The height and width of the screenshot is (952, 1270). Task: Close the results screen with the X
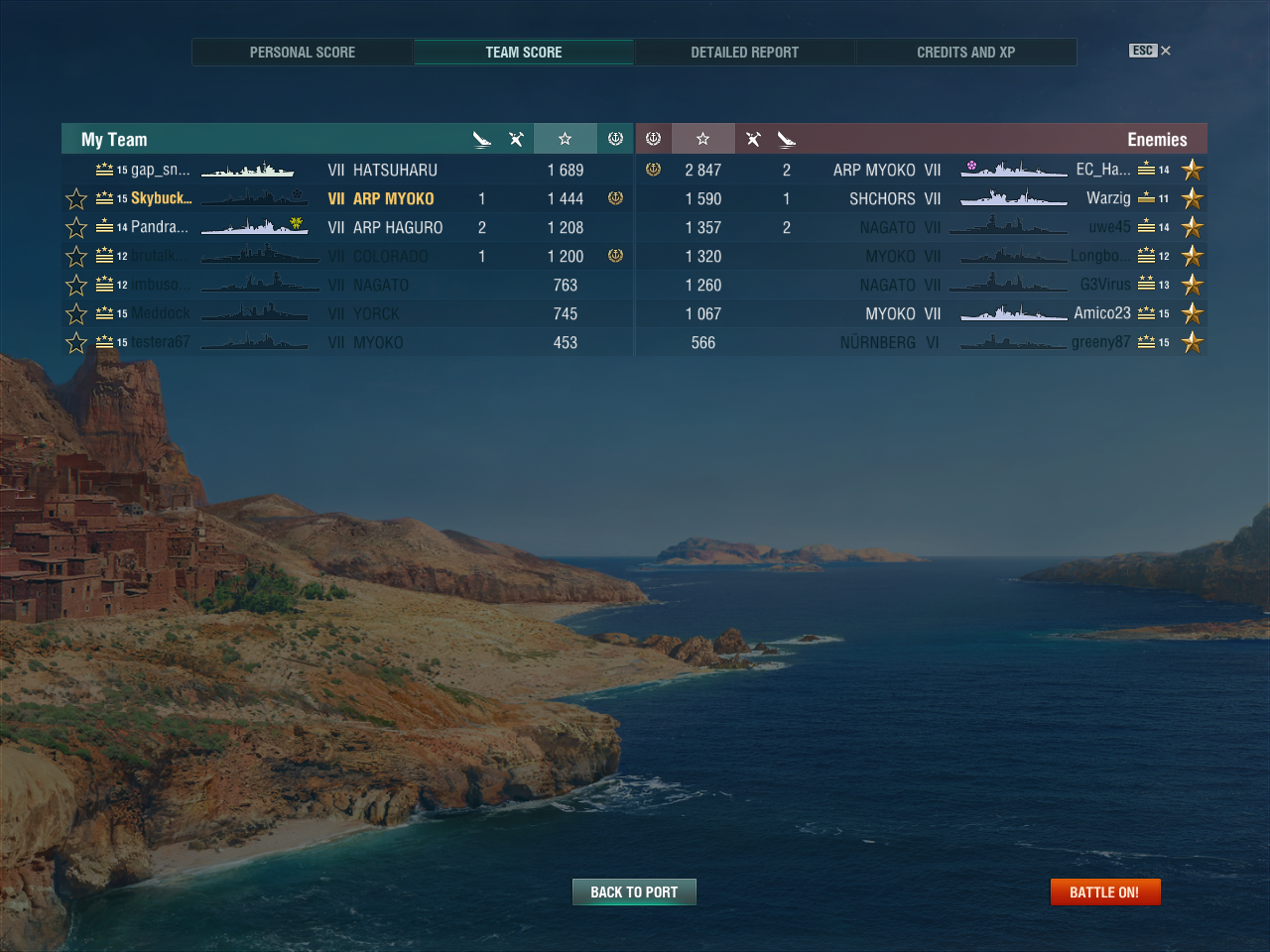pyautogui.click(x=1166, y=51)
